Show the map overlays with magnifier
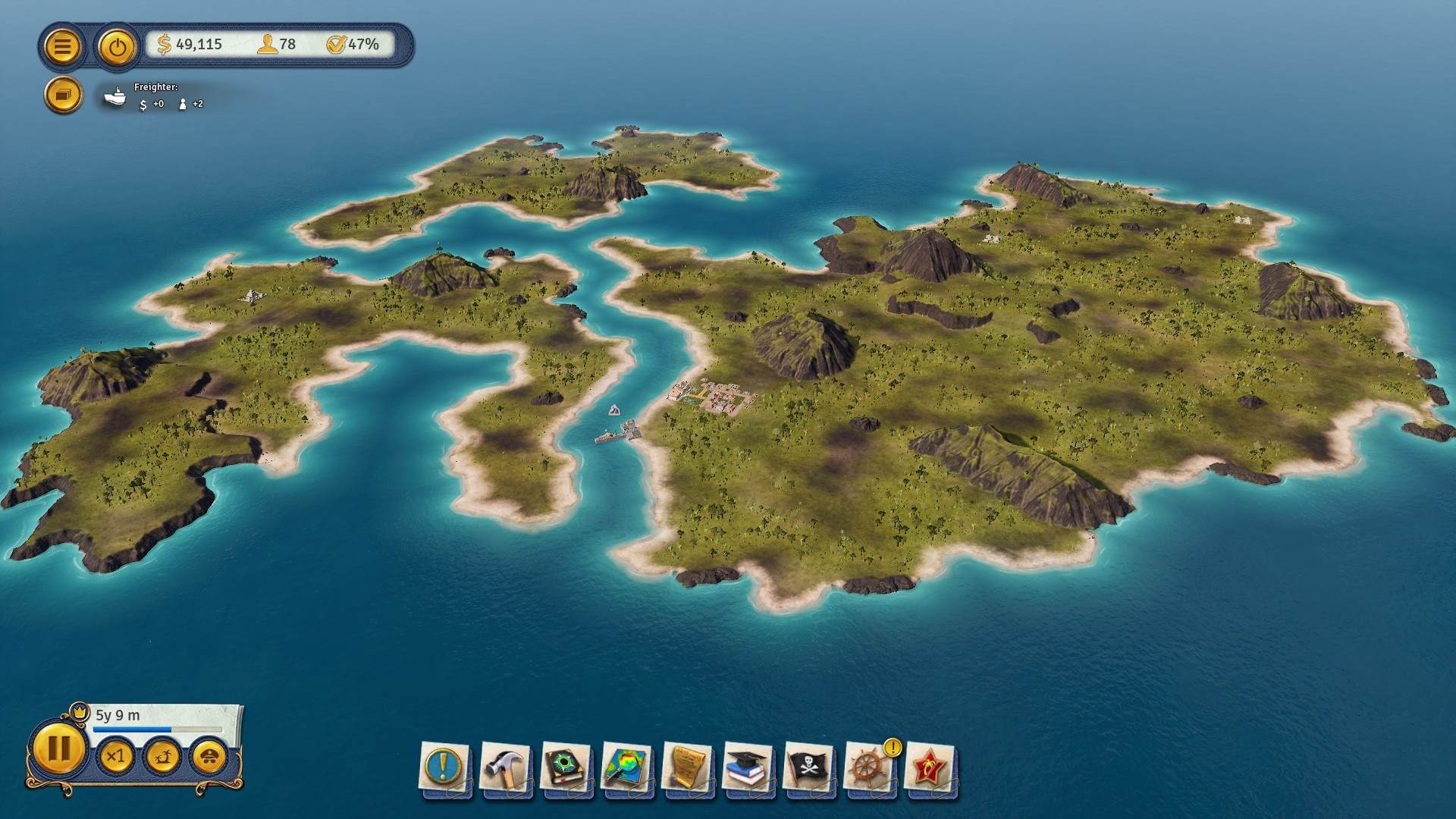 [x=626, y=767]
